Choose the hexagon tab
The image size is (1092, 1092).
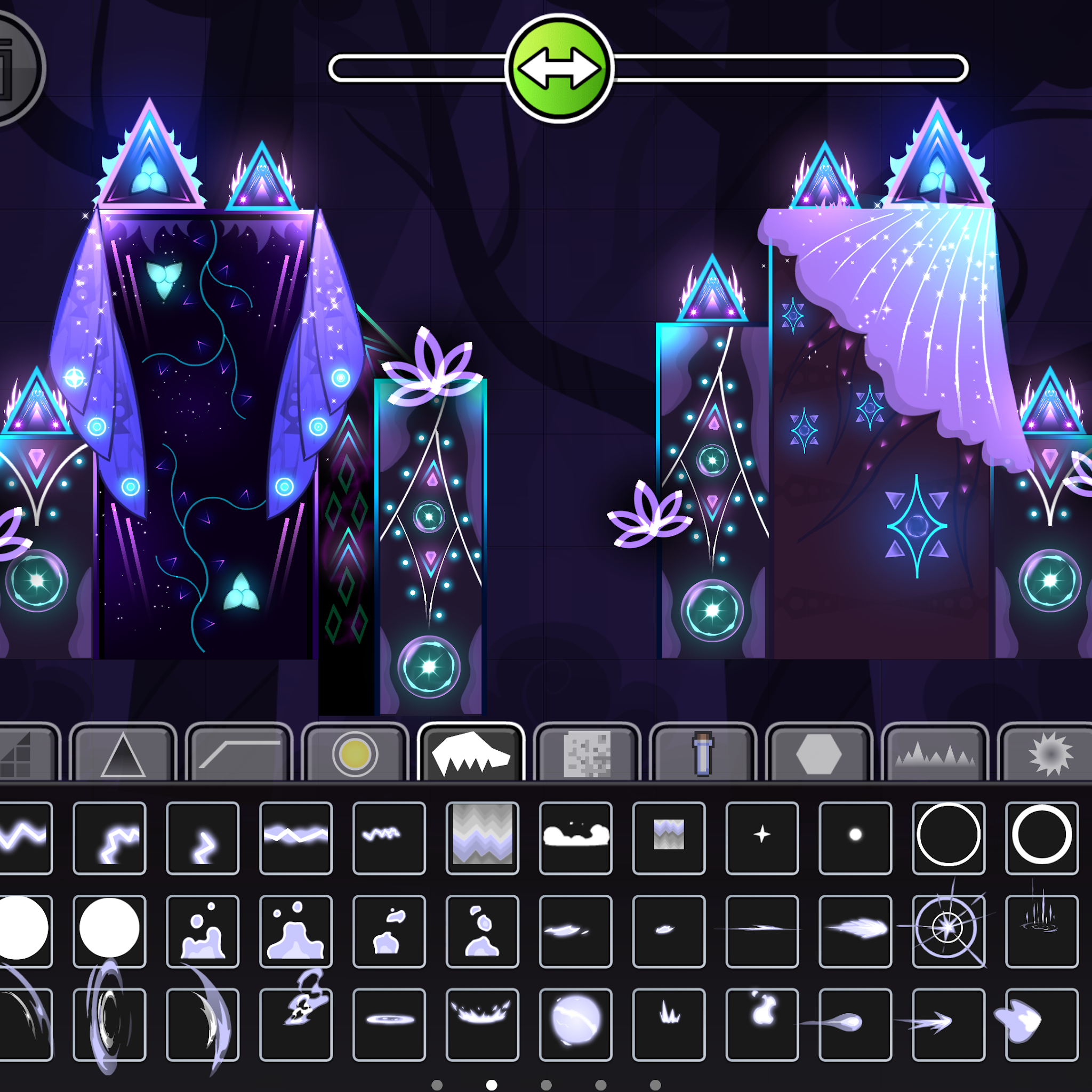point(818,754)
